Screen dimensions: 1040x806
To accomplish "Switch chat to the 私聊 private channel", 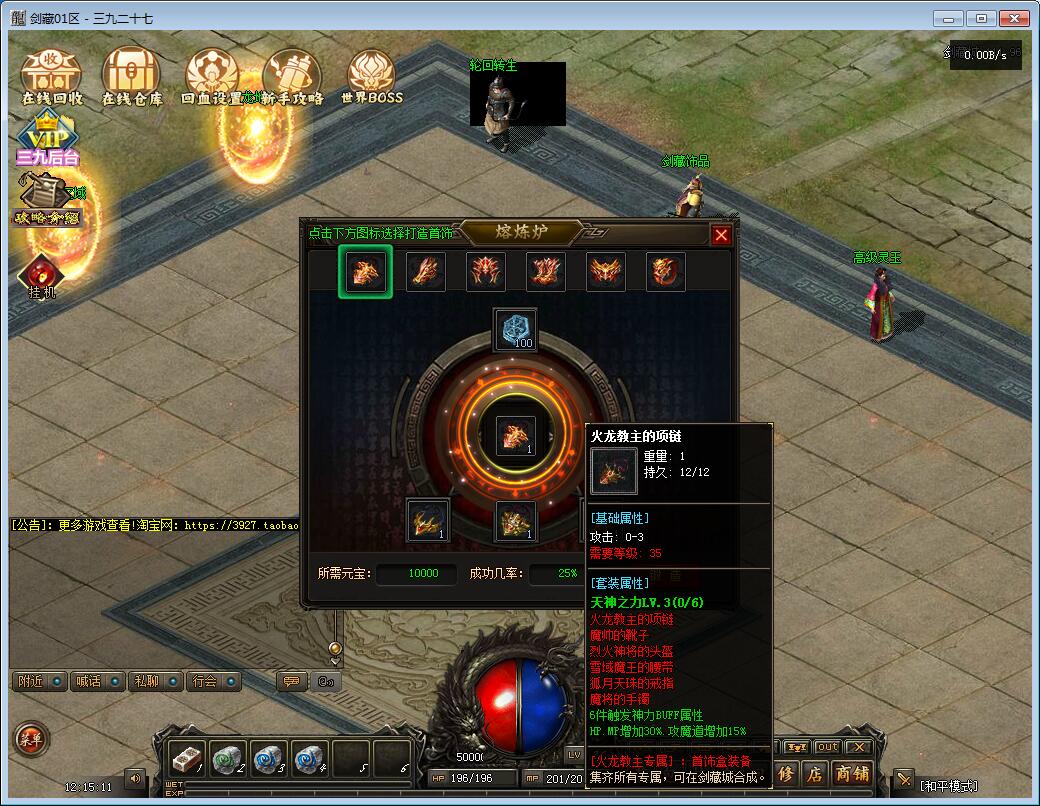I will (155, 681).
